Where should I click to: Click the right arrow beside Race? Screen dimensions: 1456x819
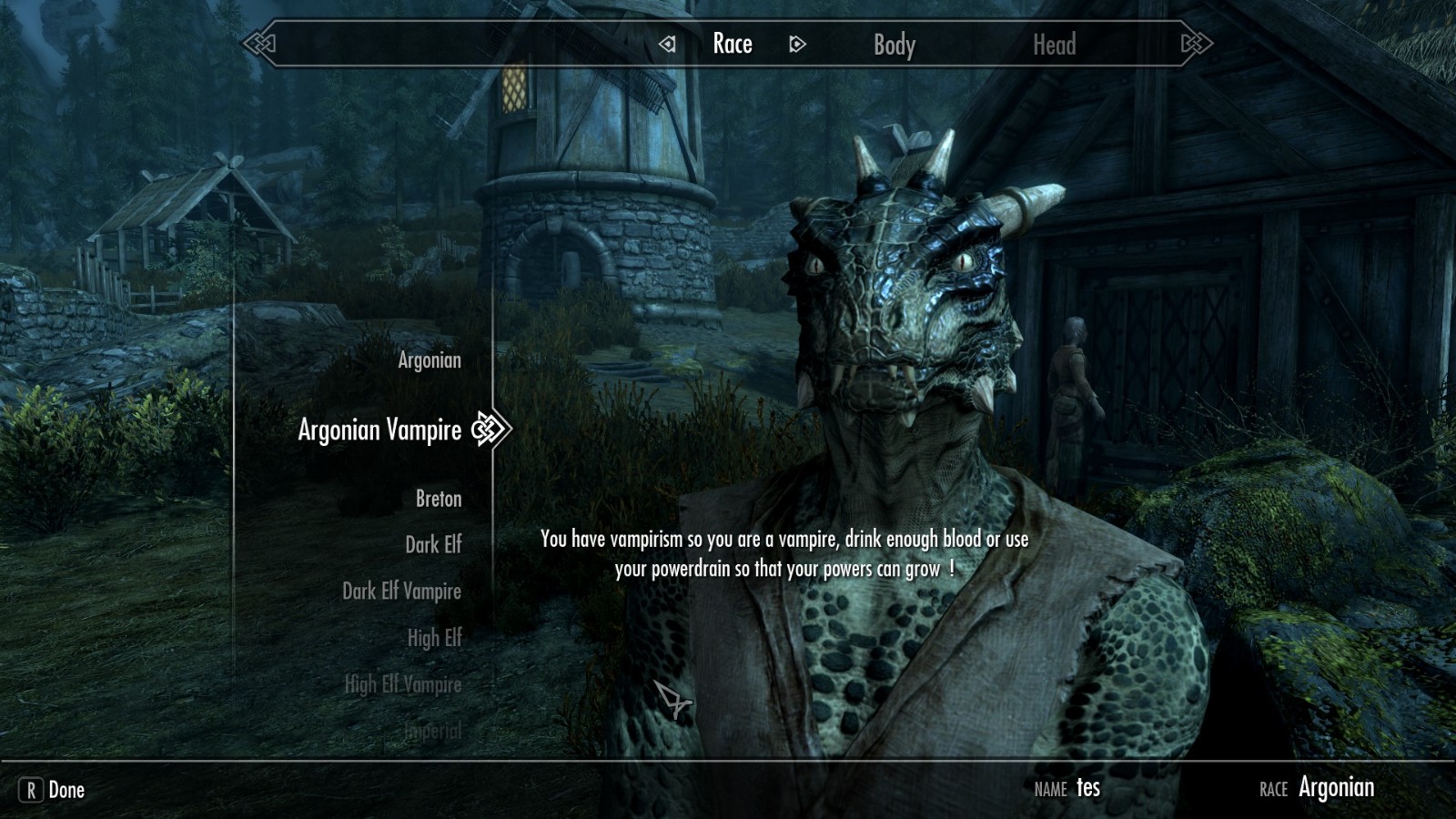tap(797, 44)
